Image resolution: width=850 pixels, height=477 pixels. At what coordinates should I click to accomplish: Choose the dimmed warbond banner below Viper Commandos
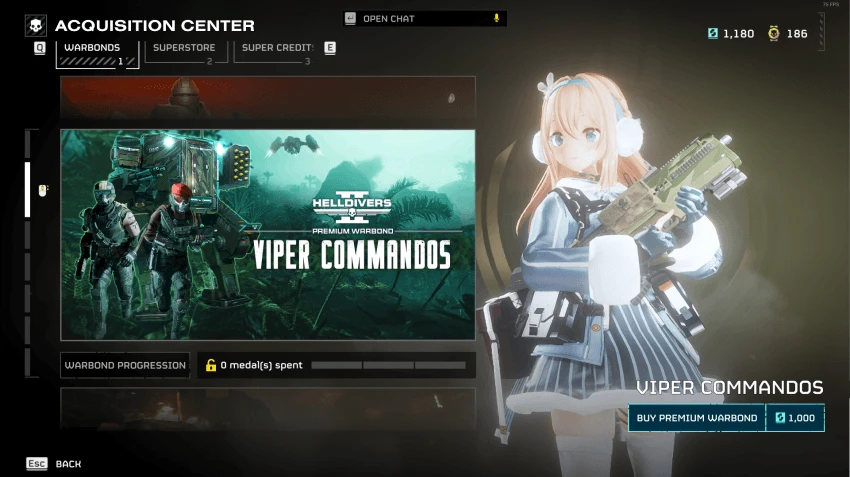[267, 409]
